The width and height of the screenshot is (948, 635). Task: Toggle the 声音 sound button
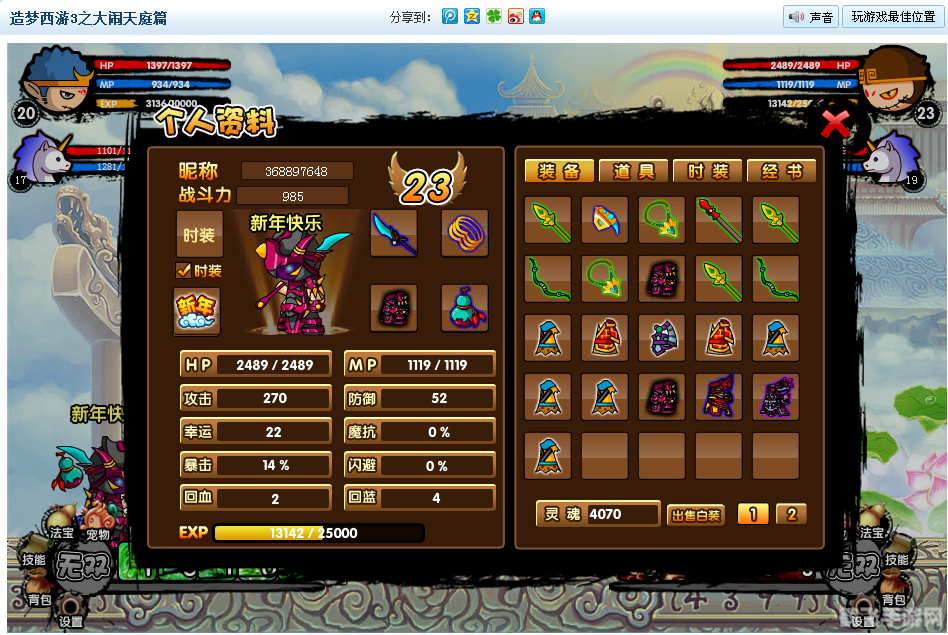(x=810, y=17)
